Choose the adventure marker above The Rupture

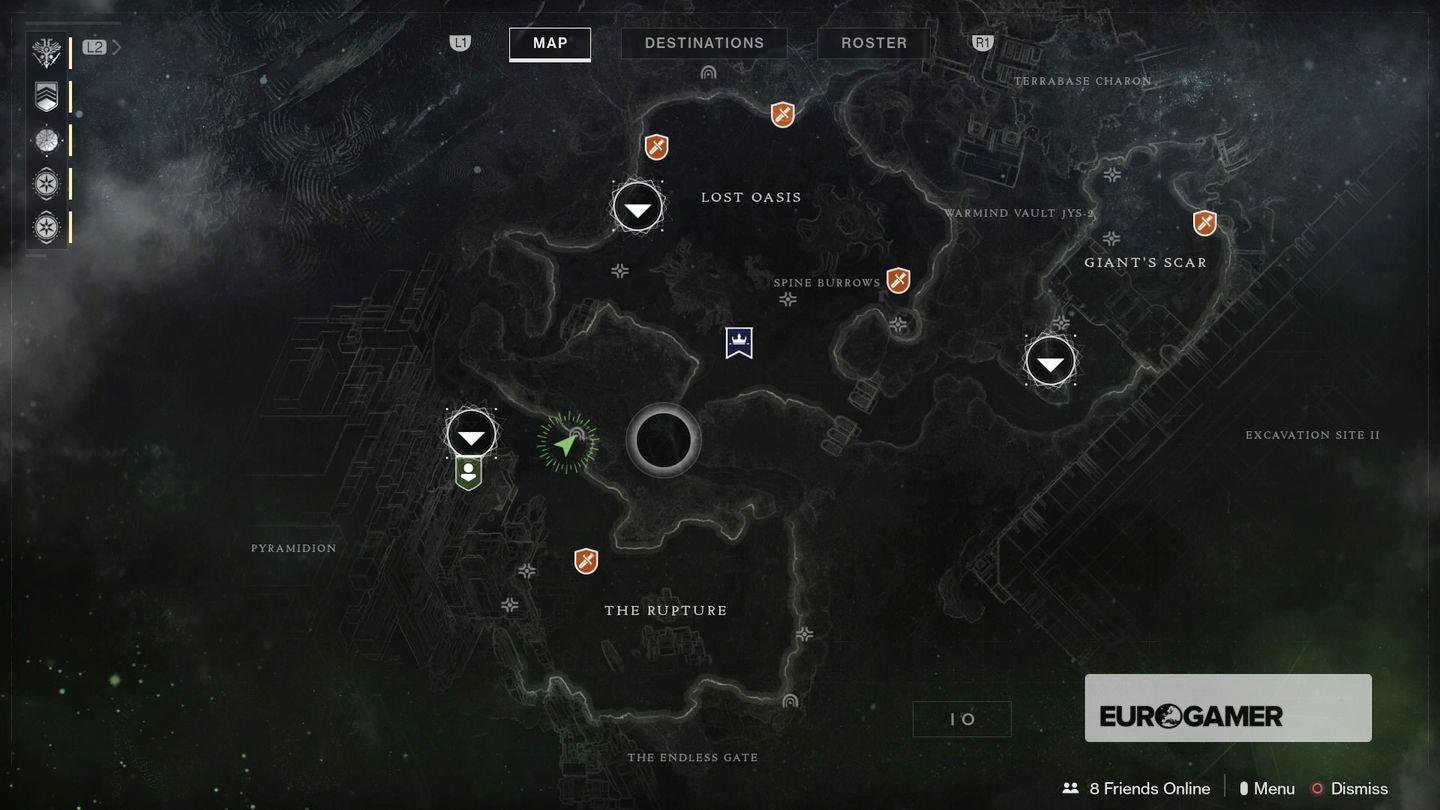586,561
